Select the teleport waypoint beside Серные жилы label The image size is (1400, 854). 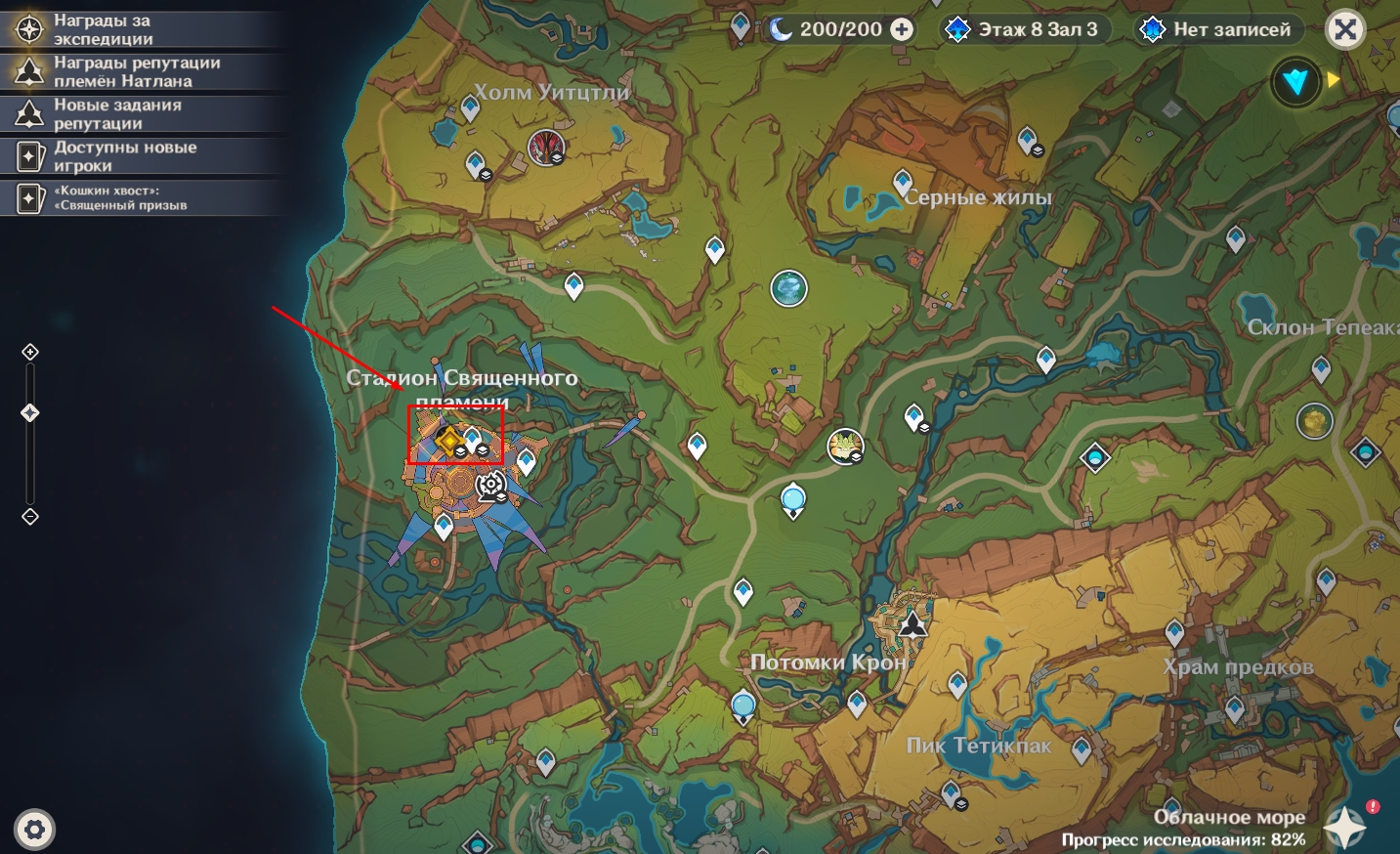[x=903, y=183]
